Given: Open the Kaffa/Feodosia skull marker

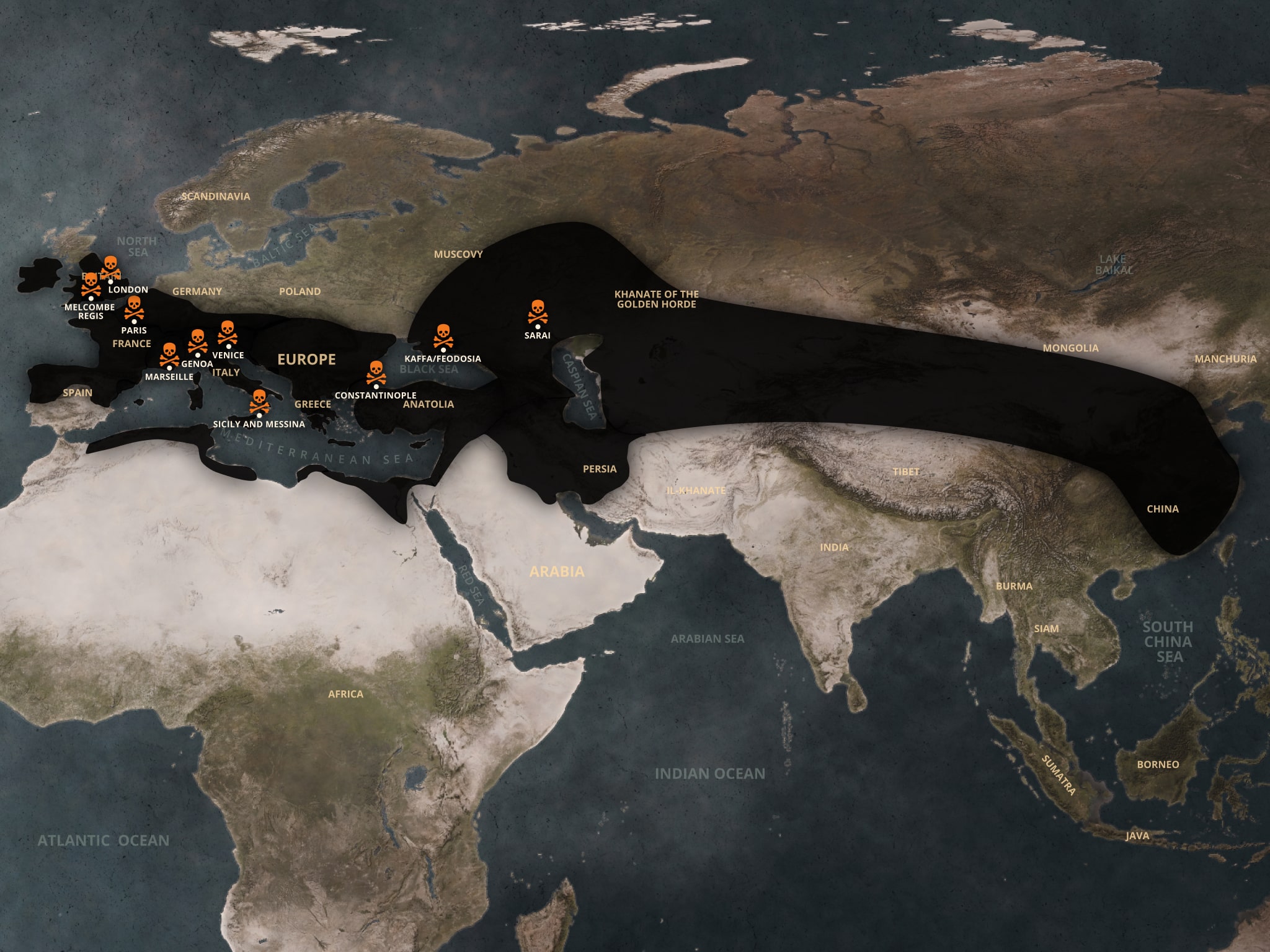Looking at the screenshot, I should [x=443, y=336].
